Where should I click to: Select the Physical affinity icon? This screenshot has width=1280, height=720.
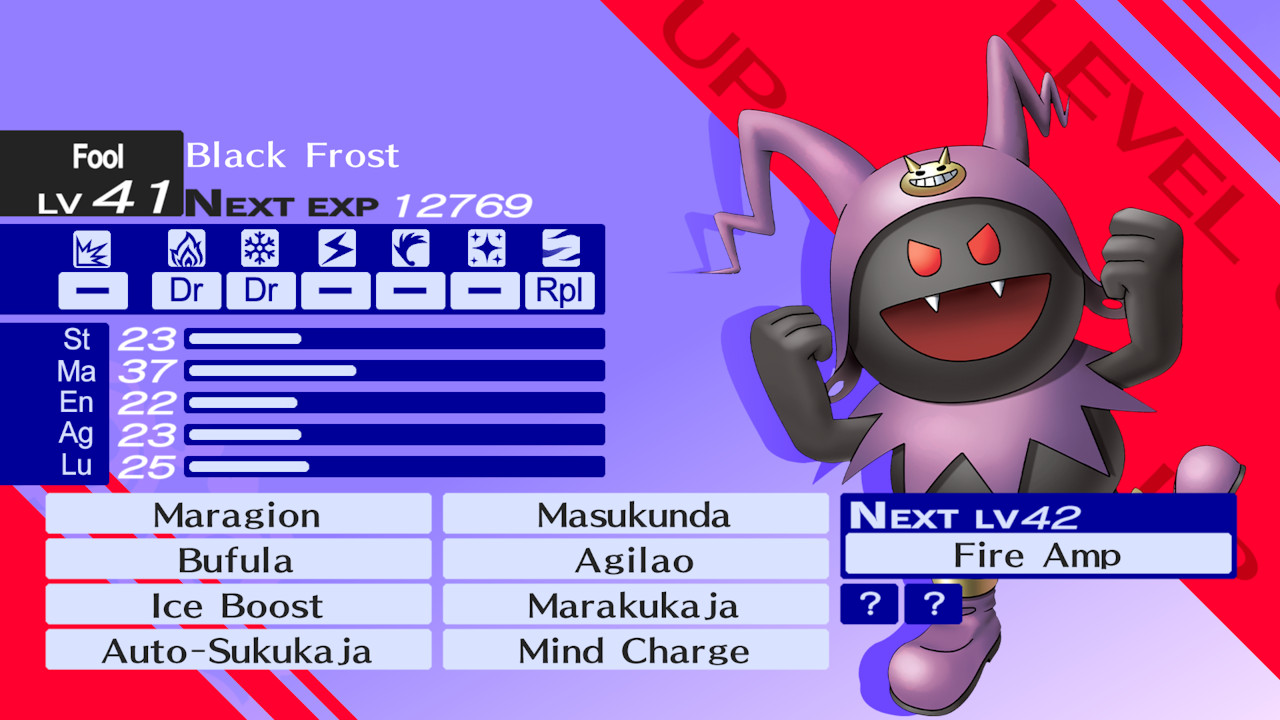[x=93, y=247]
